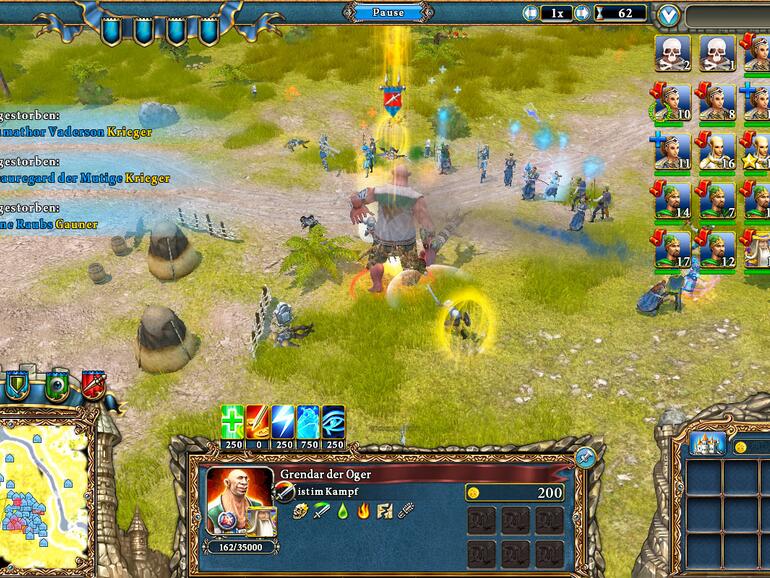Click Grendar der Oger's portrait
This screenshot has width=770, height=578.
(238, 500)
